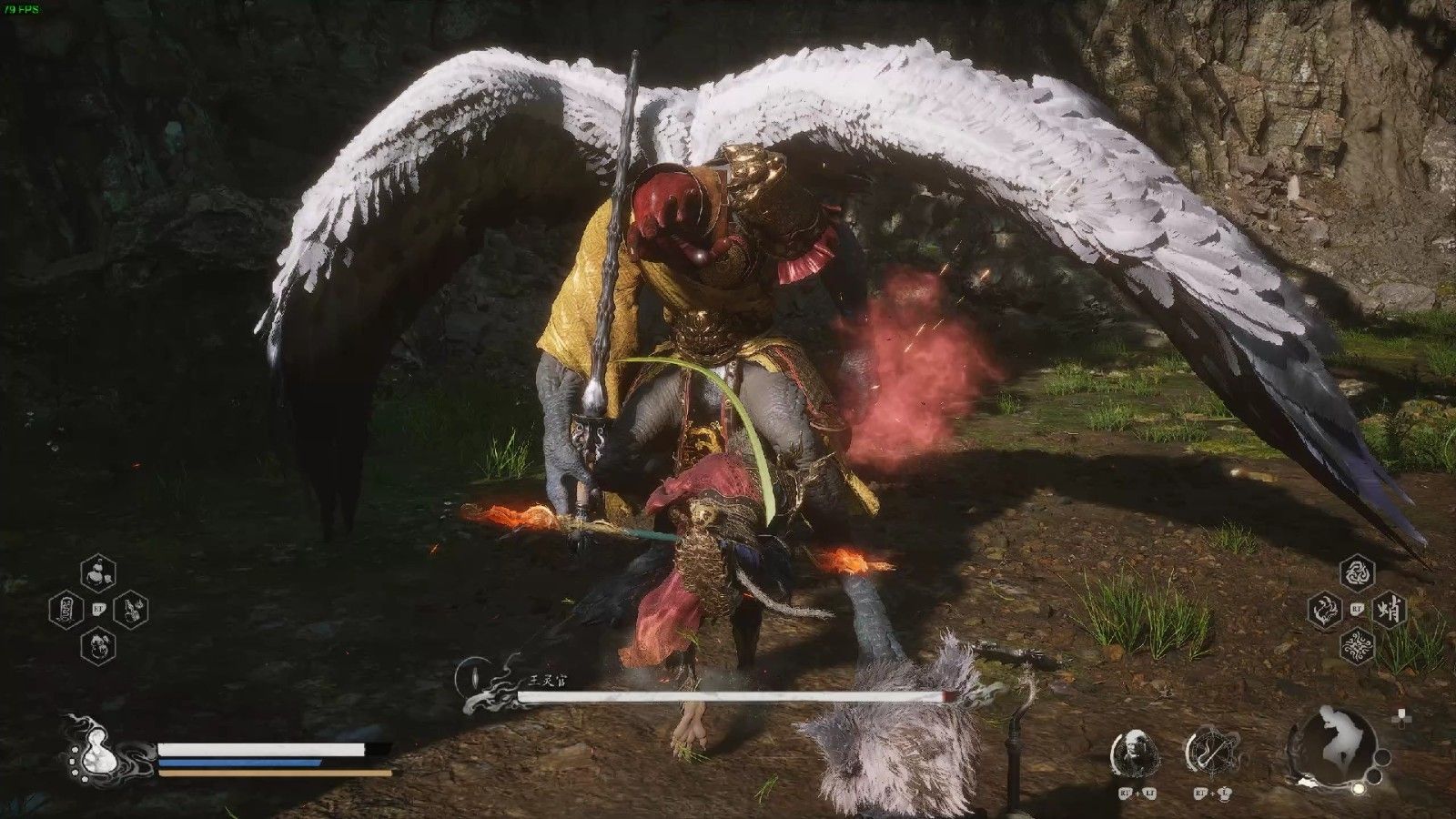Viewport: 1456px width, 819px height.
Task: Use the vessel skill with staff emblem
Action: point(1209,752)
